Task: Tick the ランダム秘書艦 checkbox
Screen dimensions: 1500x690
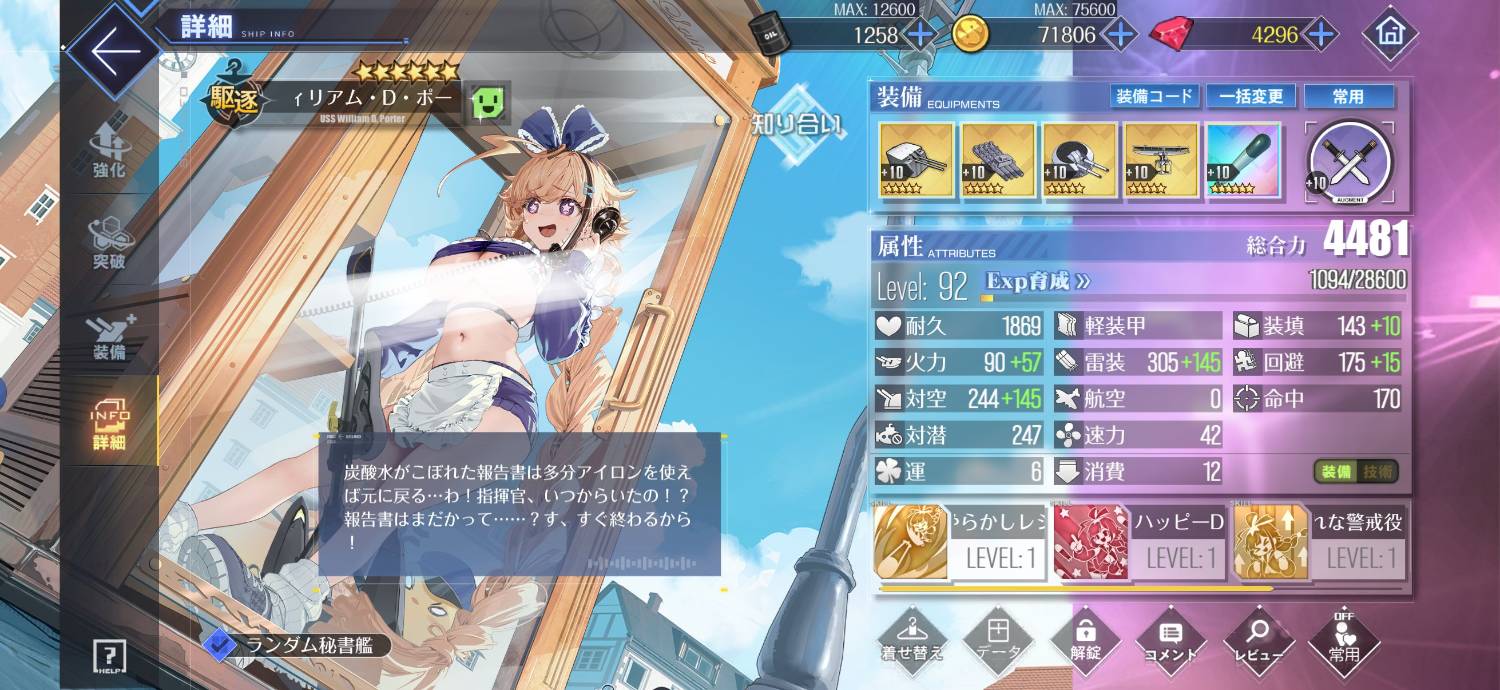Action: [217, 646]
